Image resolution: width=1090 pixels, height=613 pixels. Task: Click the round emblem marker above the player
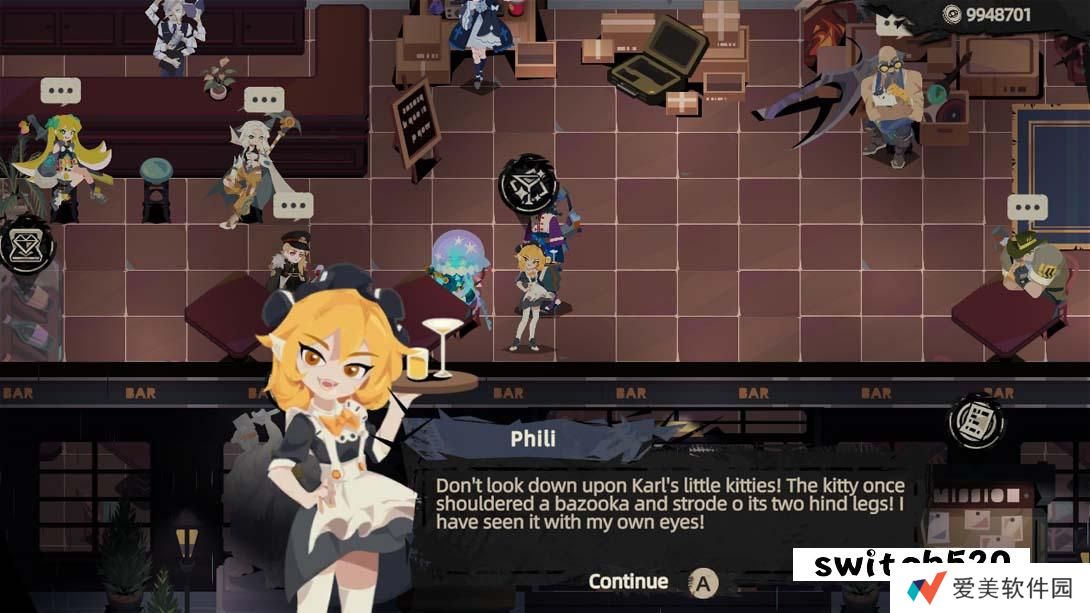click(527, 186)
